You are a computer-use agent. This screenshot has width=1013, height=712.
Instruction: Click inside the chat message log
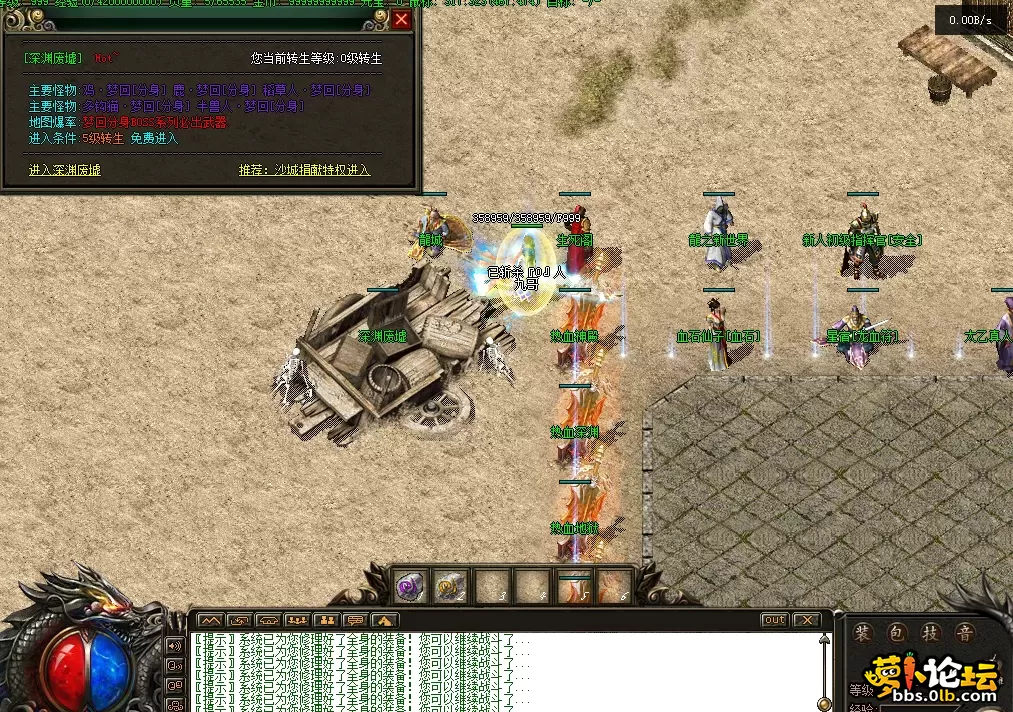500,672
